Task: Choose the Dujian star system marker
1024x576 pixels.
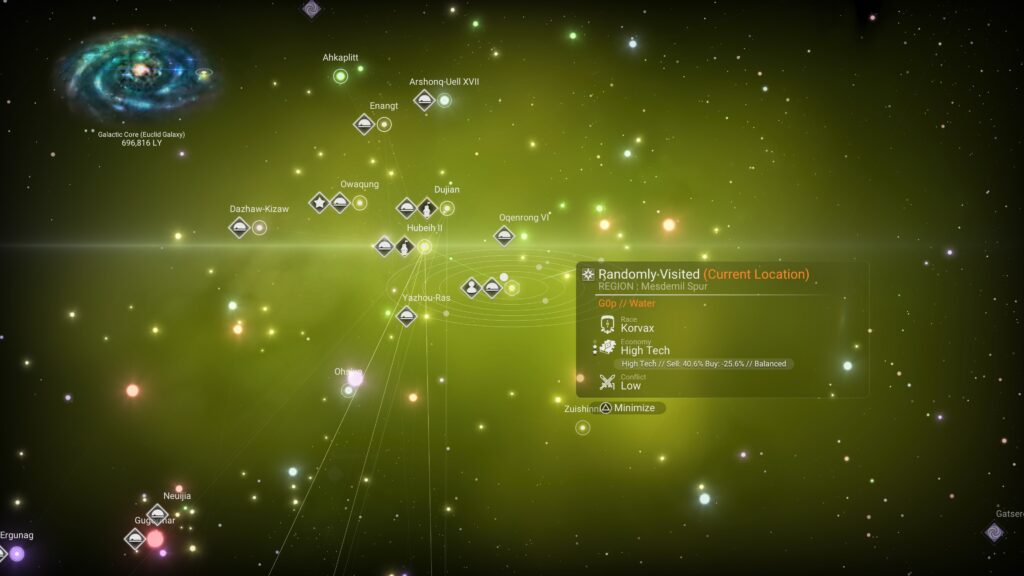Action: coord(447,208)
